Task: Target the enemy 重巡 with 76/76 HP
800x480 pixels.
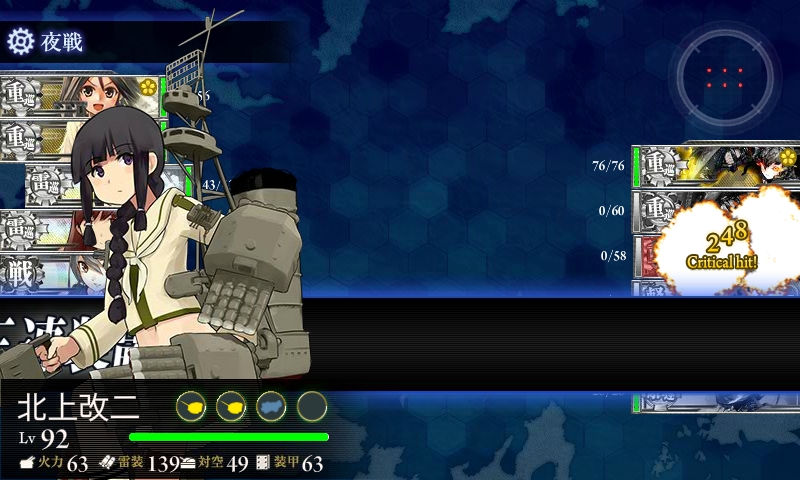Action: tap(714, 165)
